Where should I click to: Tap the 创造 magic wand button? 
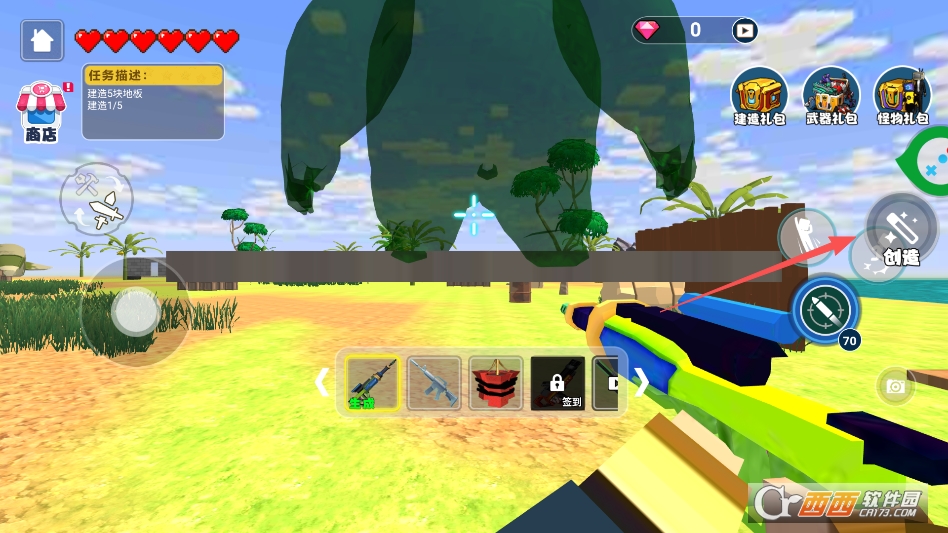[899, 226]
